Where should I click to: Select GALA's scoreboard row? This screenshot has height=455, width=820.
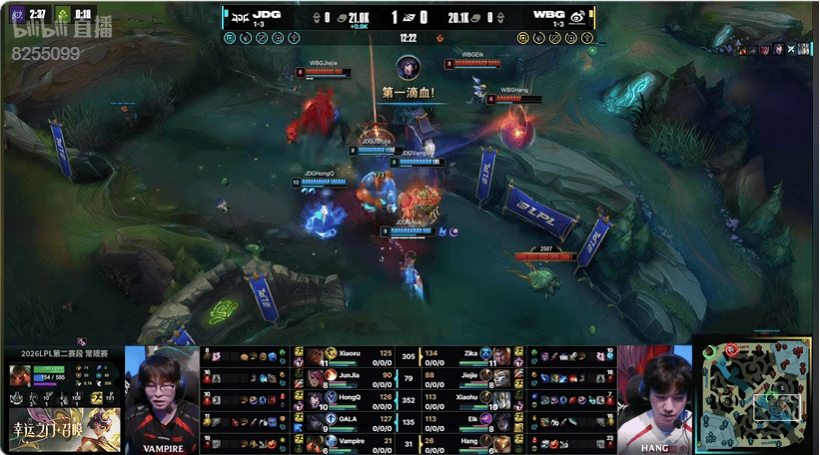pyautogui.click(x=345, y=419)
